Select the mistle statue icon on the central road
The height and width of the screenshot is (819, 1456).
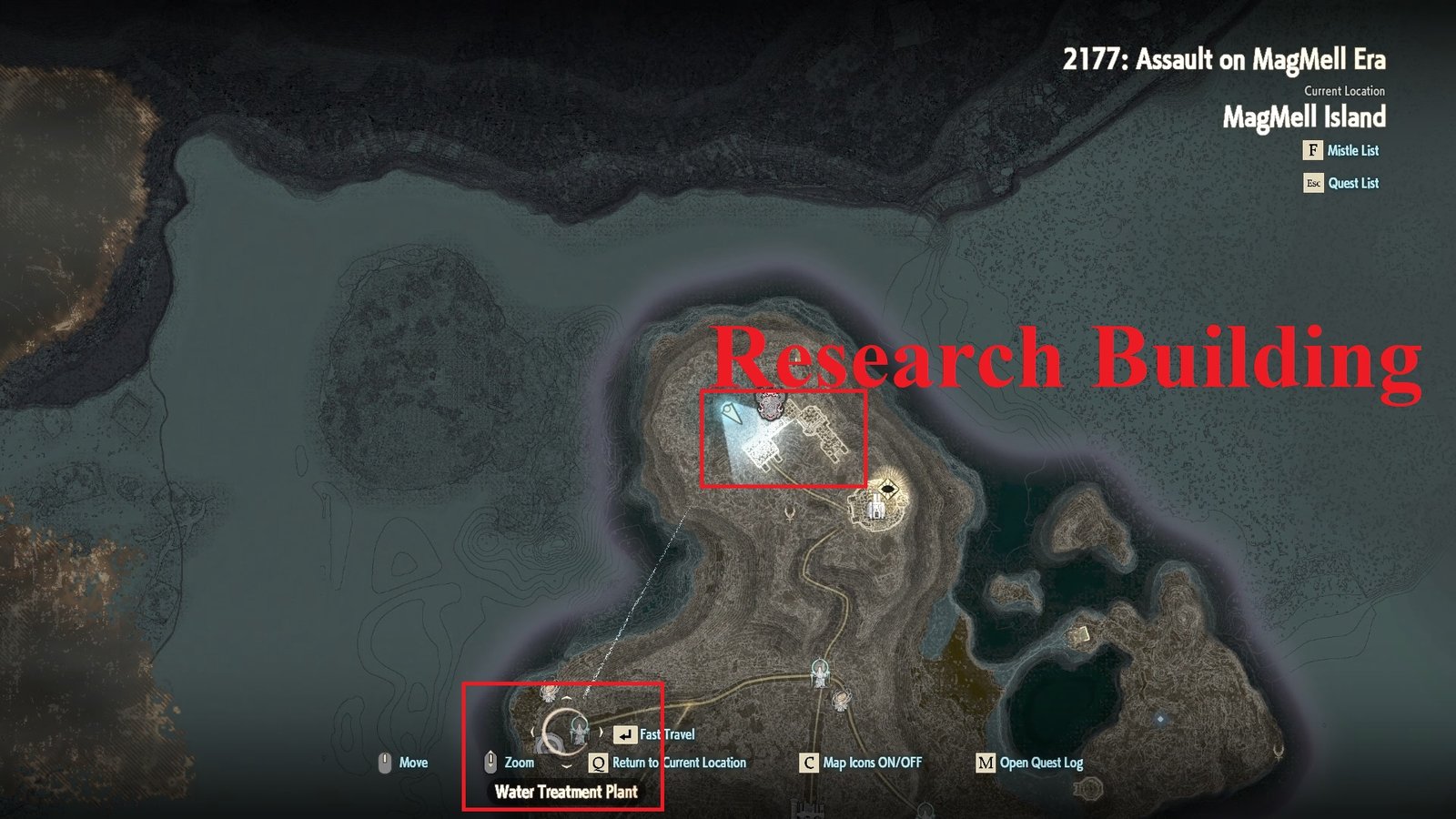[819, 672]
